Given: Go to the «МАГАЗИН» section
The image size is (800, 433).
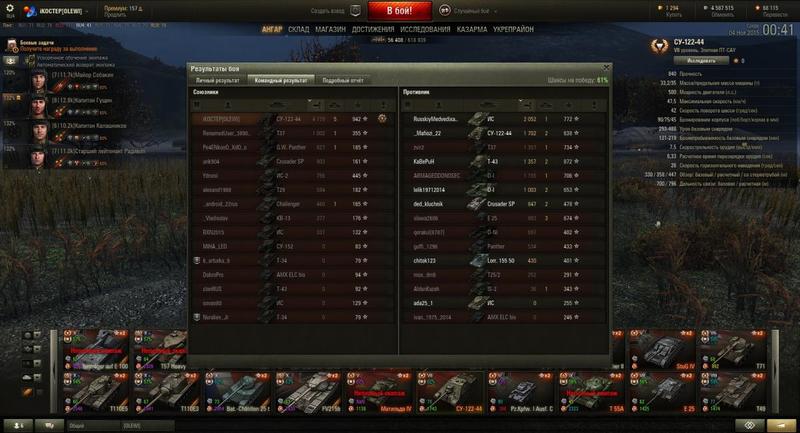Looking at the screenshot, I should tap(332, 30).
